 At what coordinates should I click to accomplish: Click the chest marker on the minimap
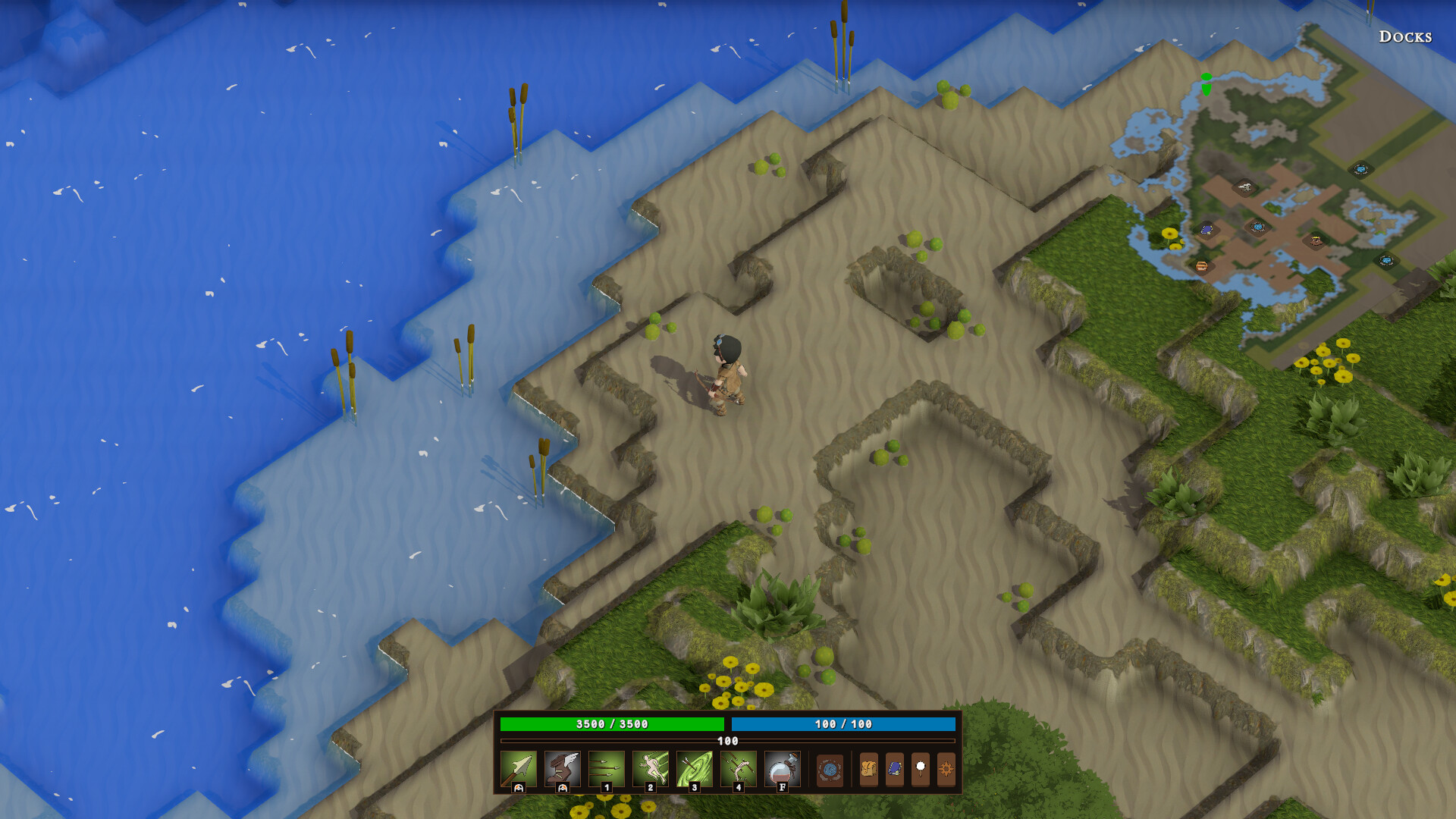[1202, 267]
